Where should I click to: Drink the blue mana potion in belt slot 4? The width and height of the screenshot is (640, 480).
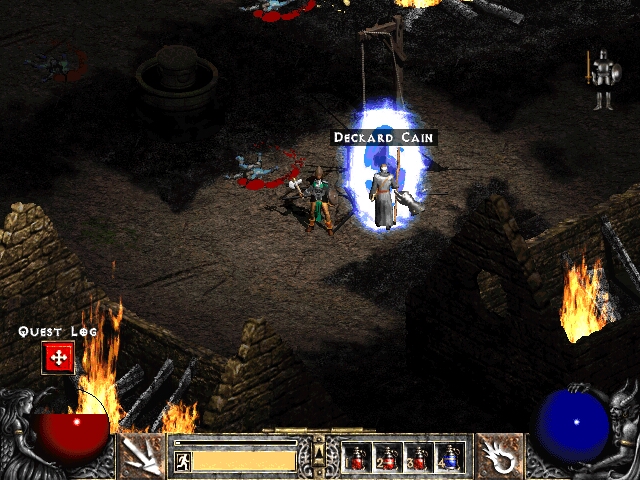[449, 458]
